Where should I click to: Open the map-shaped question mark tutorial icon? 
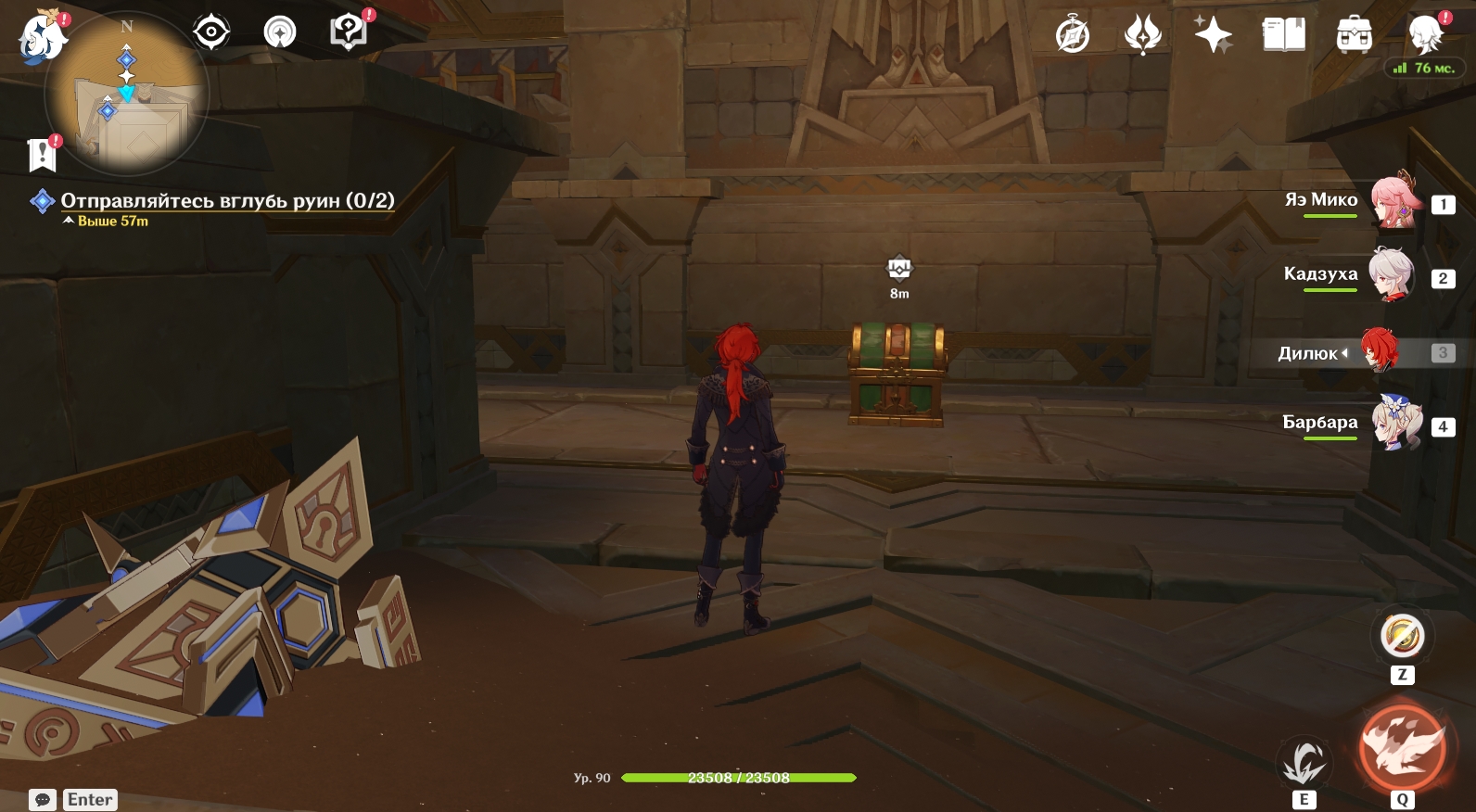(x=349, y=32)
